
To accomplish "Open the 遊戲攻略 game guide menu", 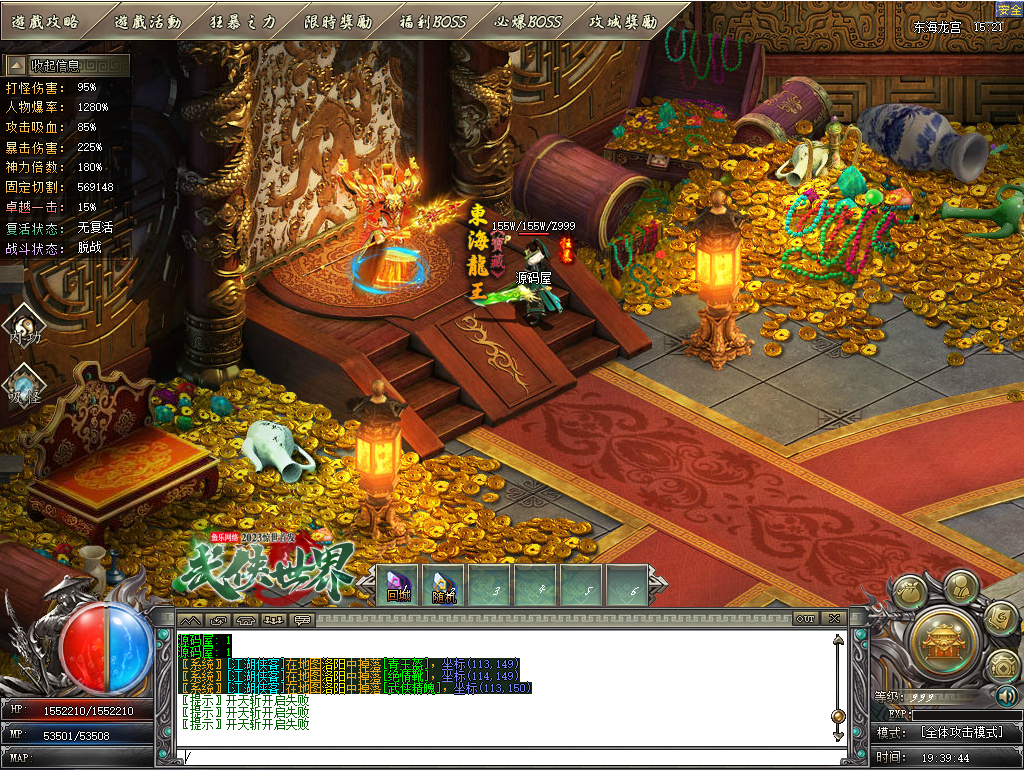I will [x=45, y=21].
